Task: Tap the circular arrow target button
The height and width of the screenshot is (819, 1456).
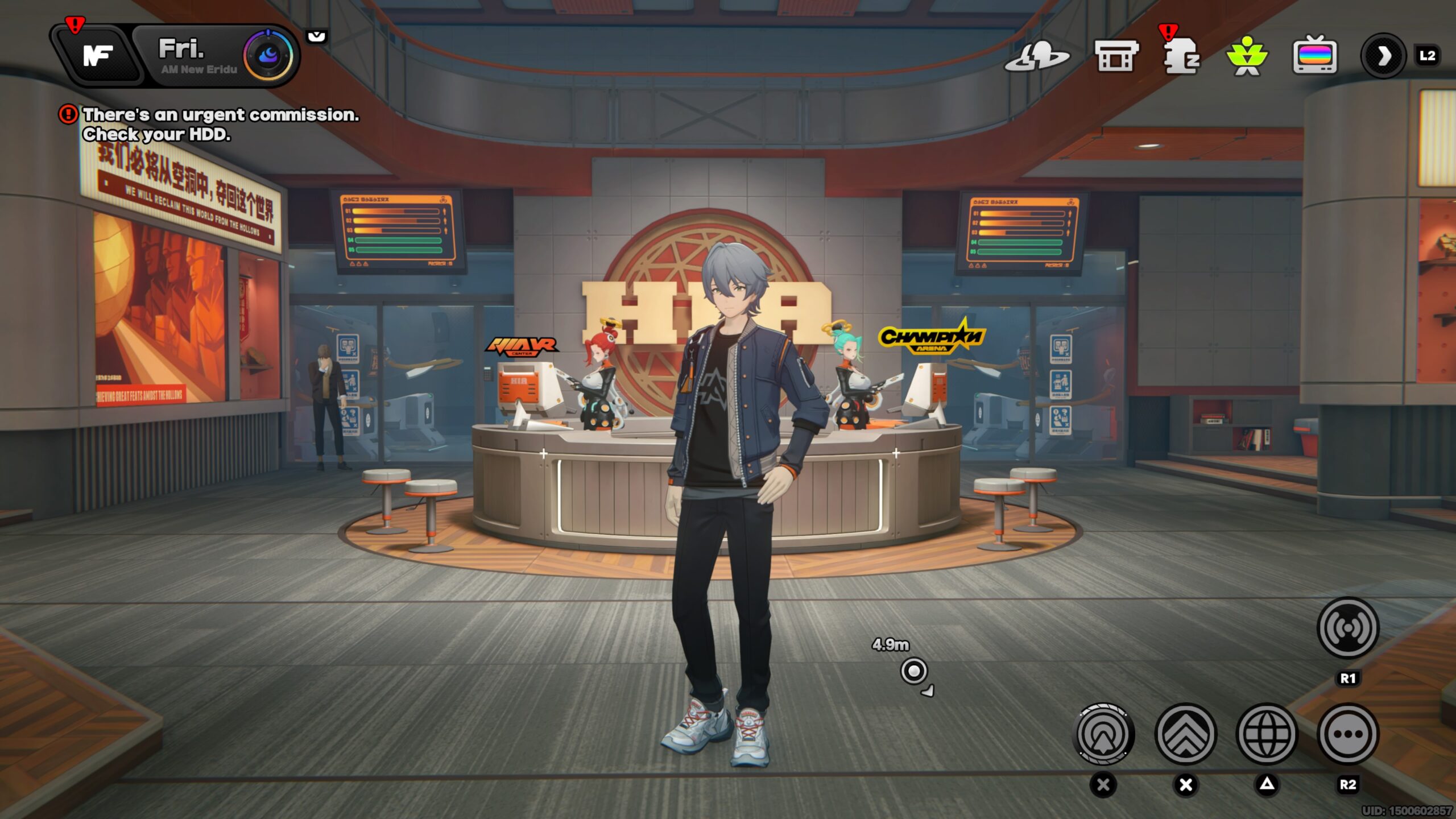Action: point(1103,734)
